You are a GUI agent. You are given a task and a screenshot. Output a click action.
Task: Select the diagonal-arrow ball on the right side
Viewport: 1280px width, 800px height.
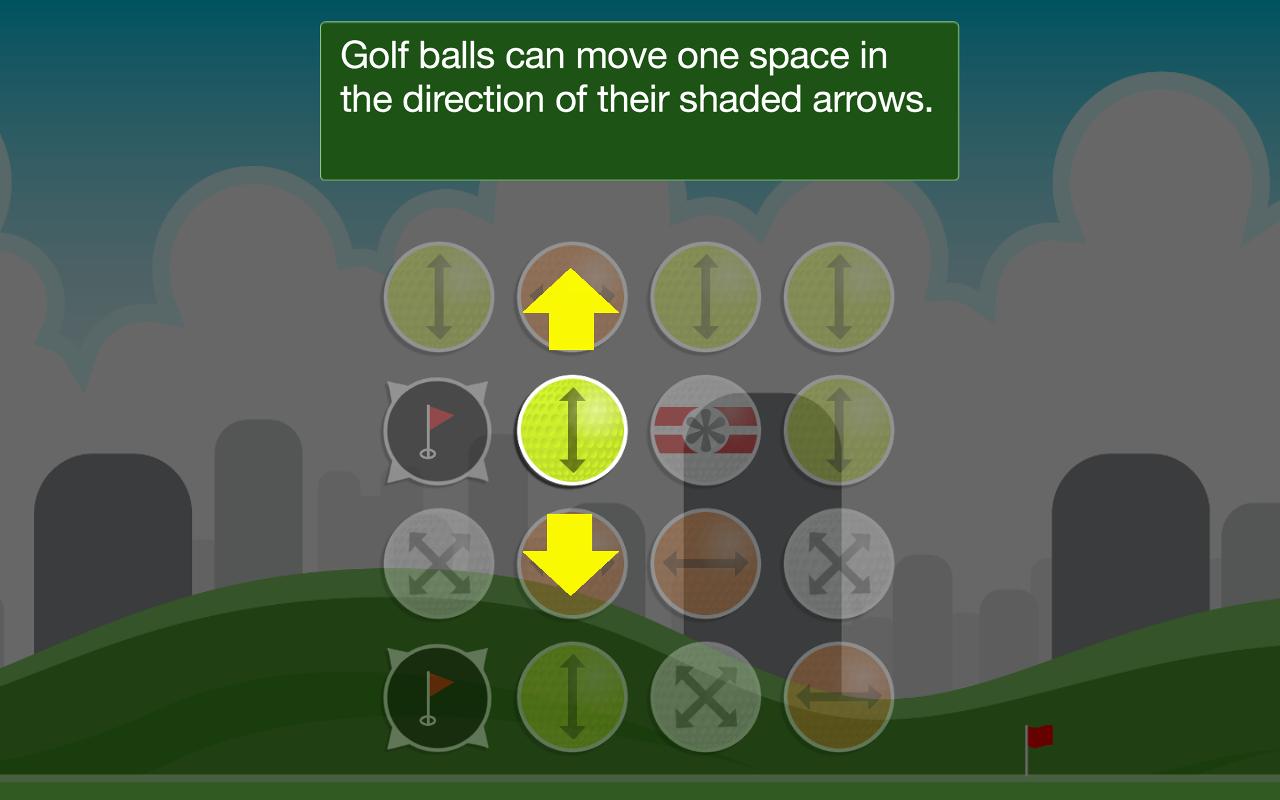[x=838, y=563]
